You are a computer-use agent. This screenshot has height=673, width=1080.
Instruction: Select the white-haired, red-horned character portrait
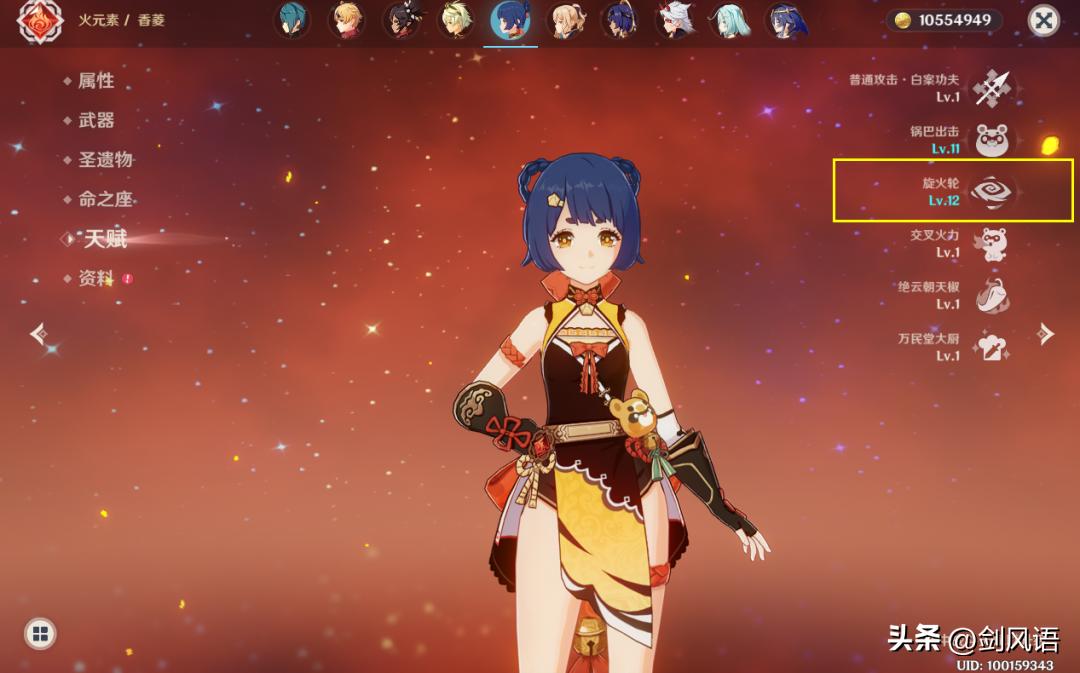click(676, 21)
